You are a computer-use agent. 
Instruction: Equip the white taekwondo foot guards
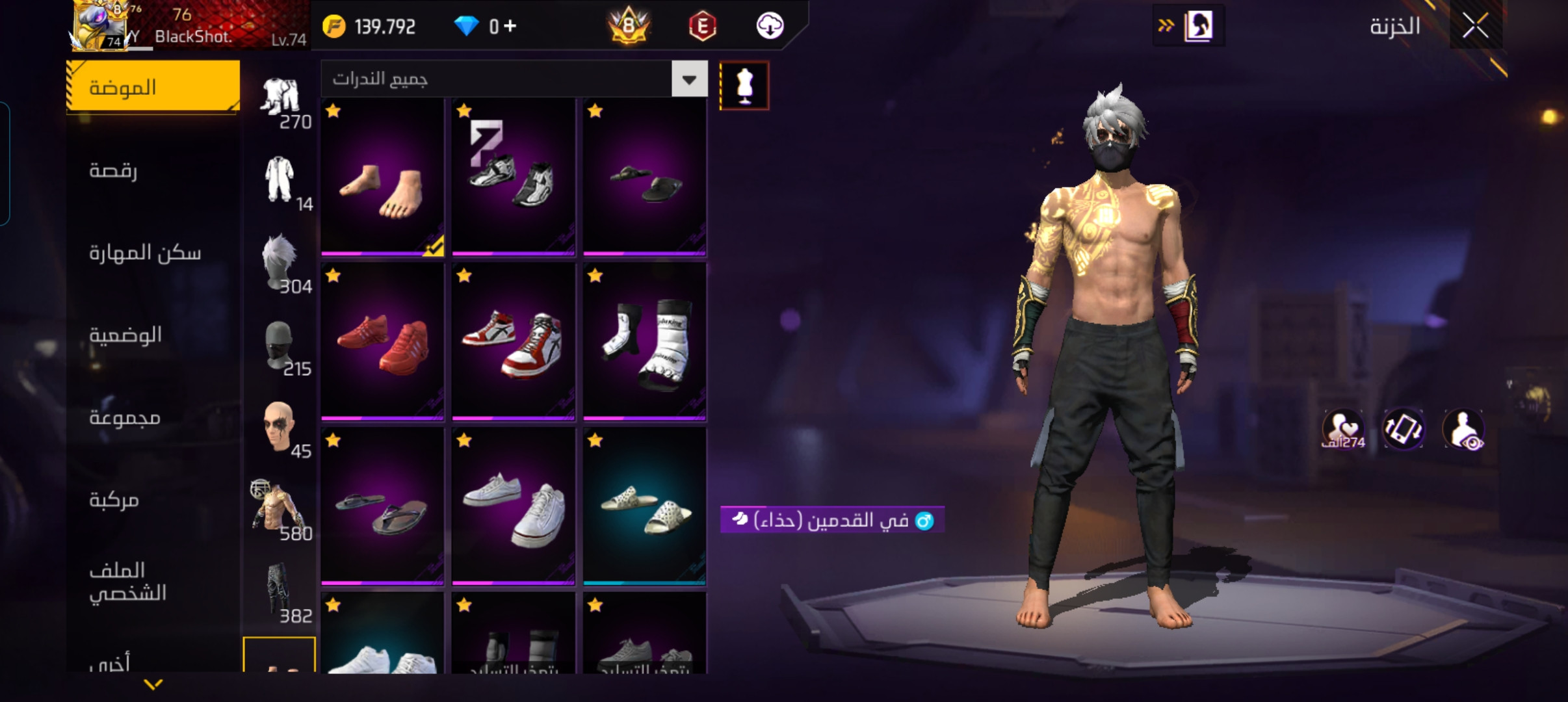(x=644, y=342)
